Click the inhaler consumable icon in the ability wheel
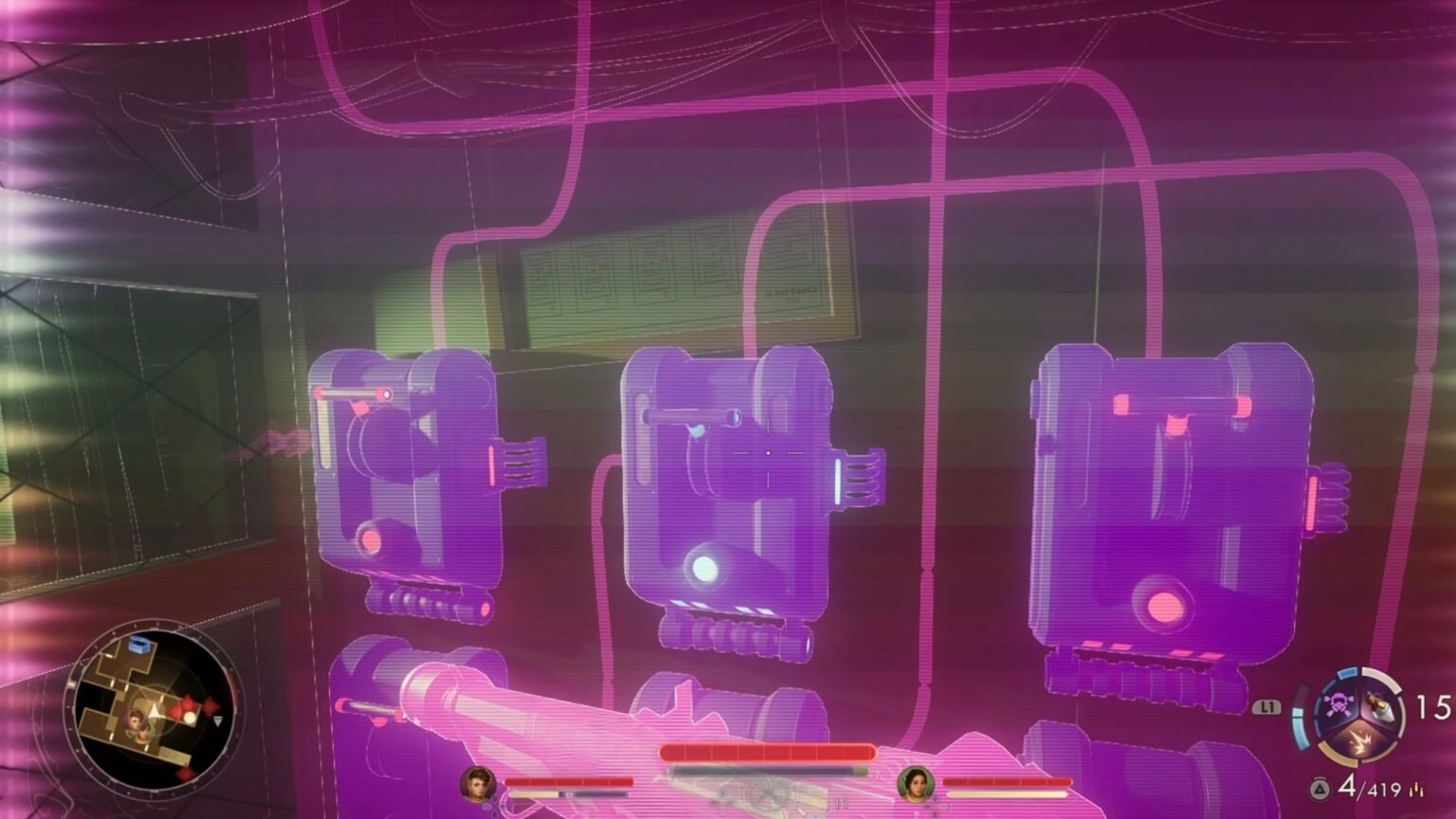 [x=1380, y=705]
